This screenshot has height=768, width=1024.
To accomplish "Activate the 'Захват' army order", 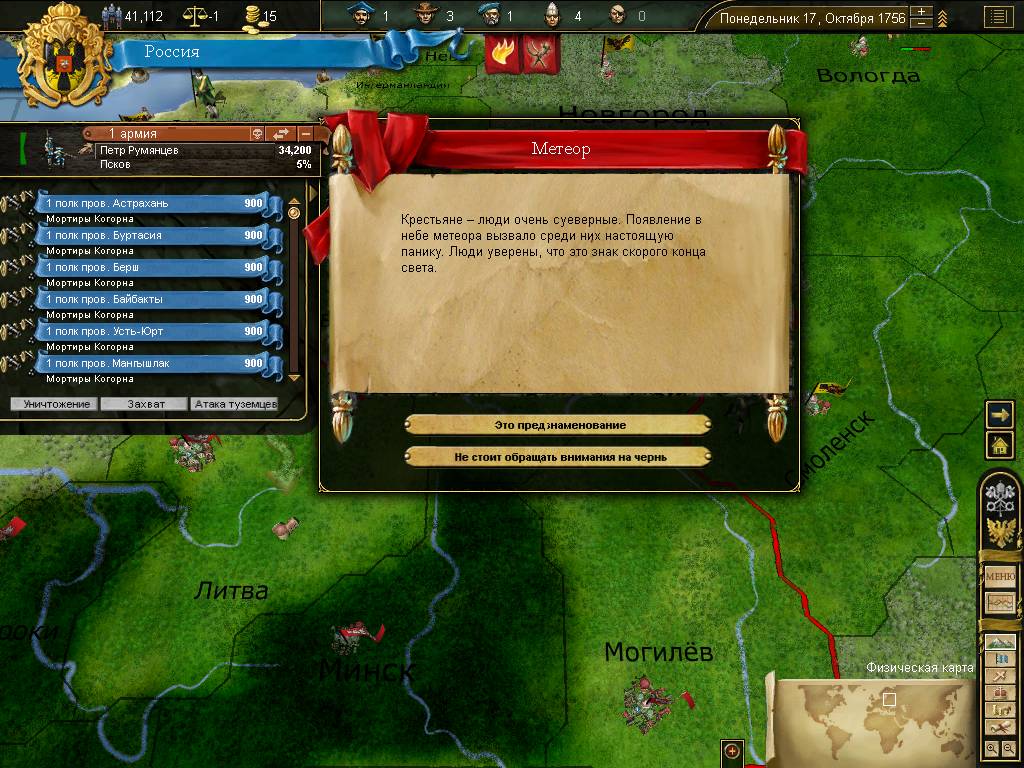I will pyautogui.click(x=144, y=404).
